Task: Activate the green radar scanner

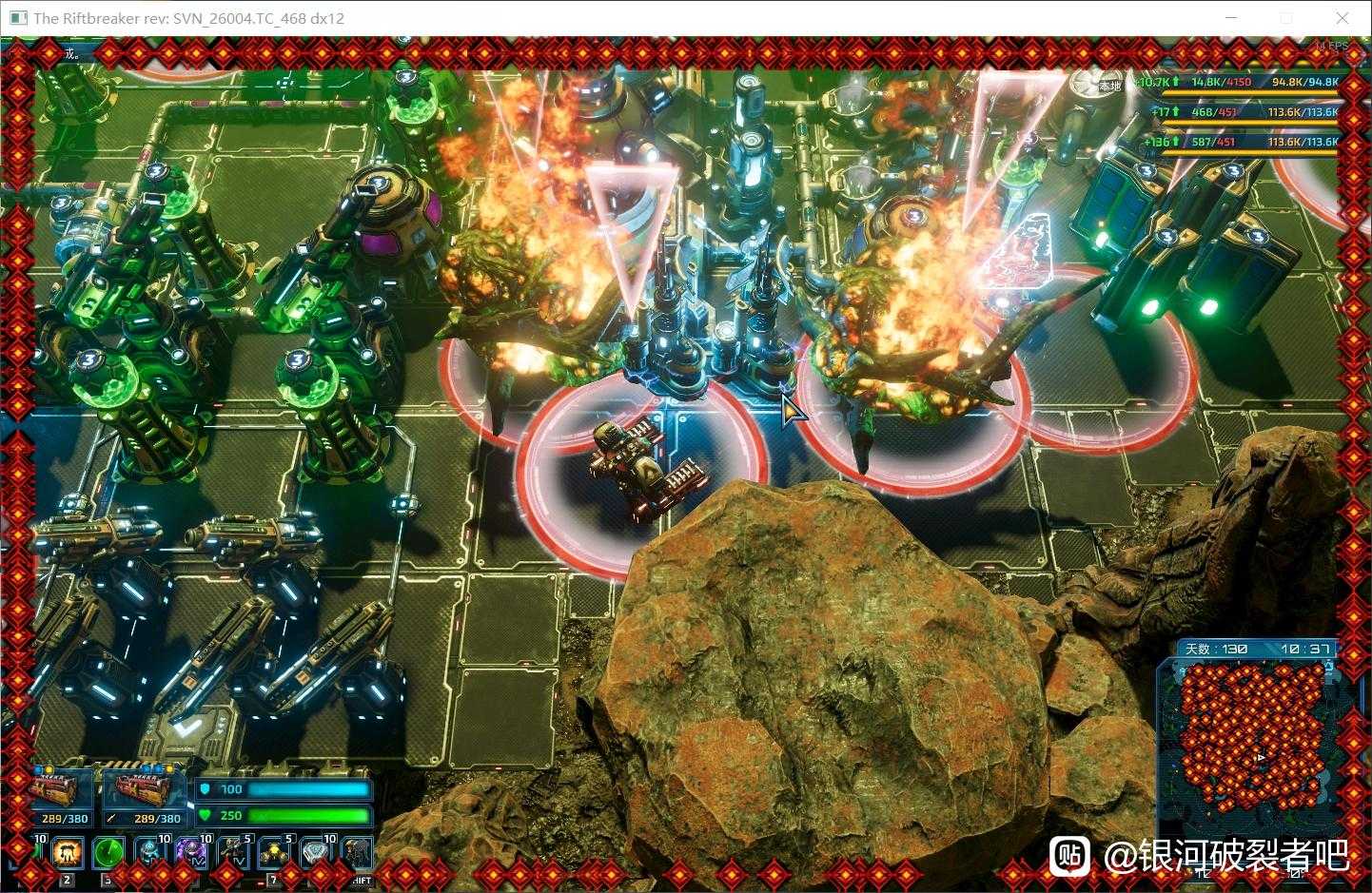Action: pos(108,853)
